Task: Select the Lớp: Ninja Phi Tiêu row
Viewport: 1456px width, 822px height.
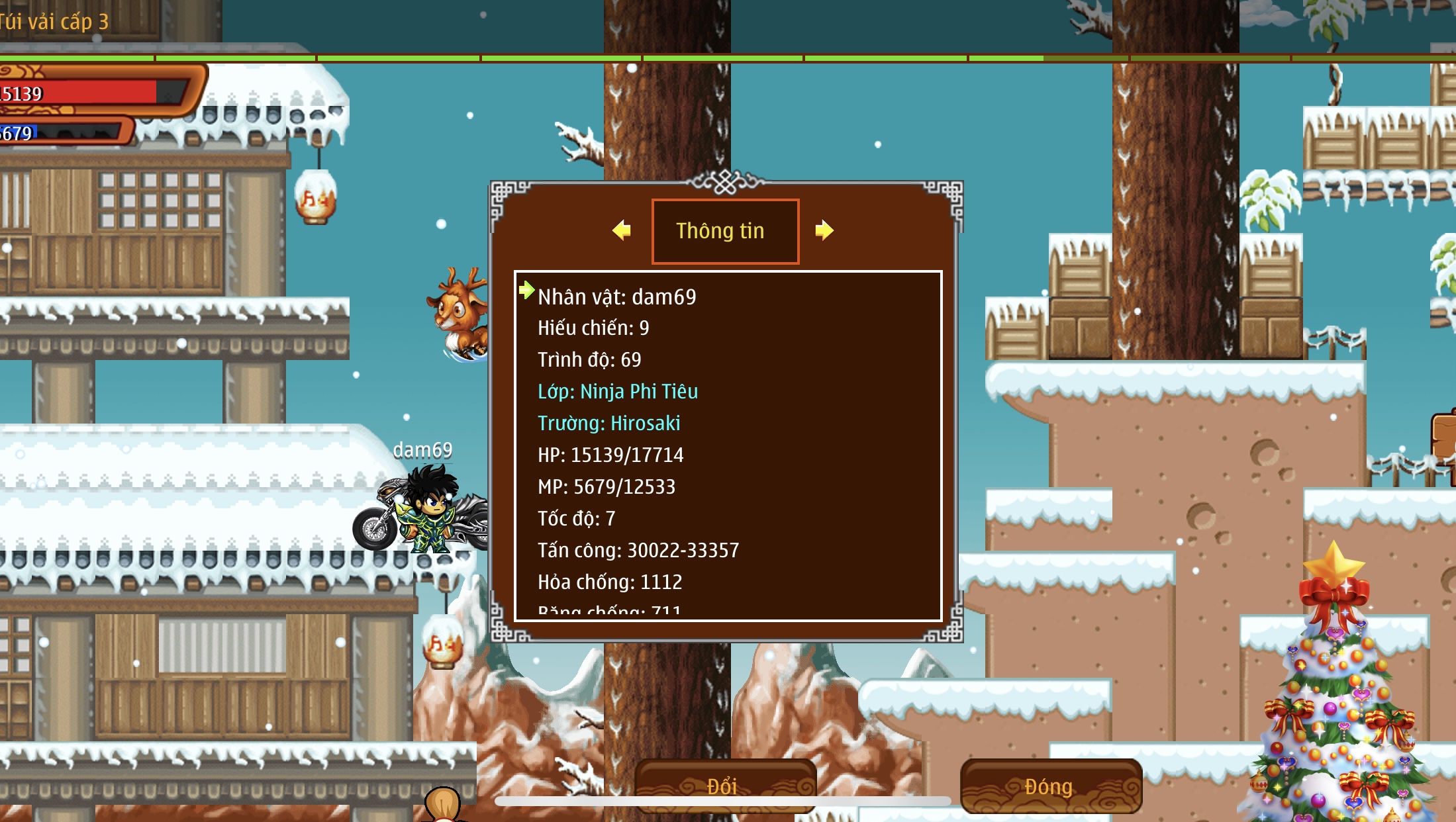Action: tap(617, 391)
